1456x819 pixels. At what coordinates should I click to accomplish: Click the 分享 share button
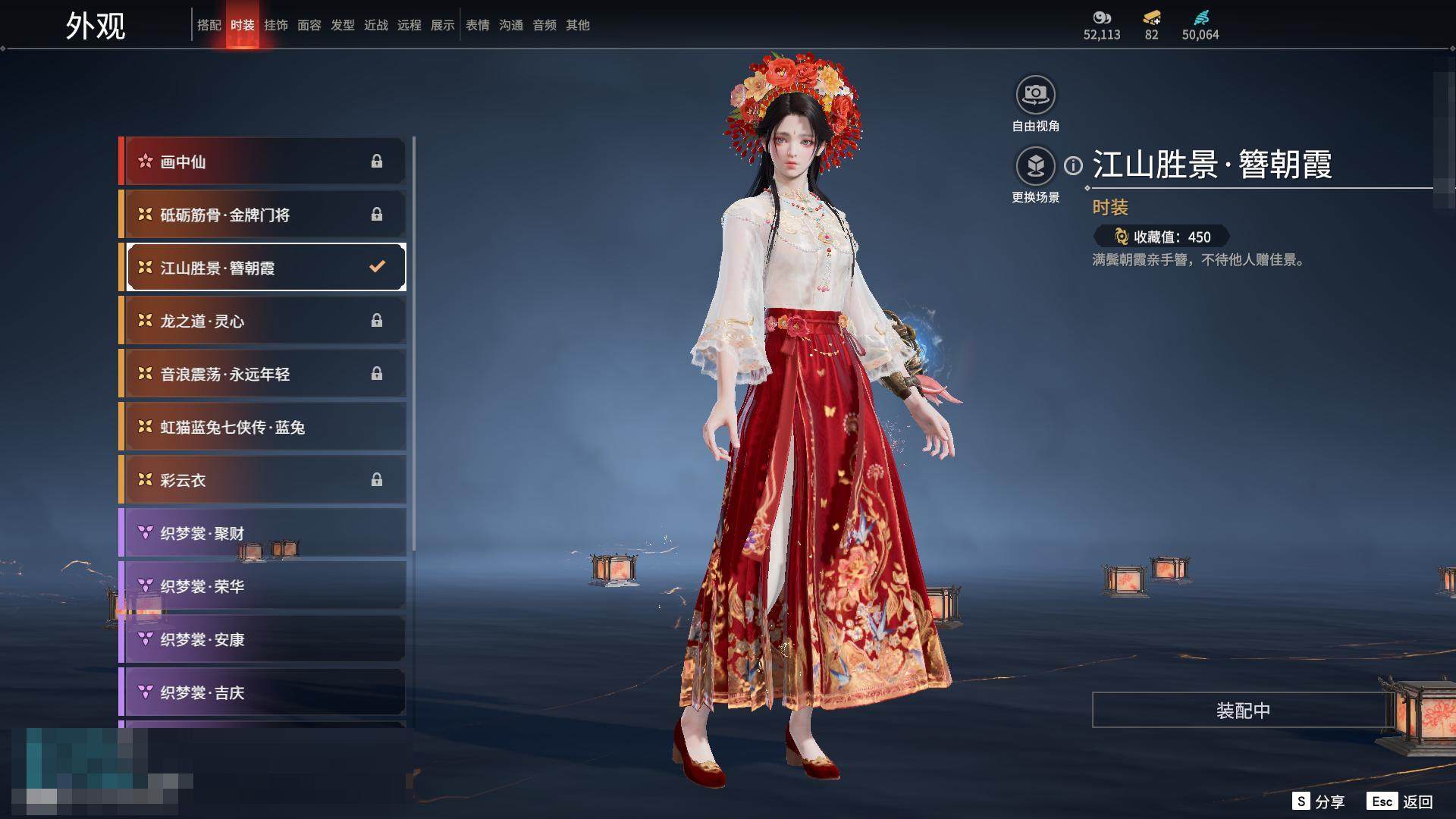pyautogui.click(x=1319, y=802)
